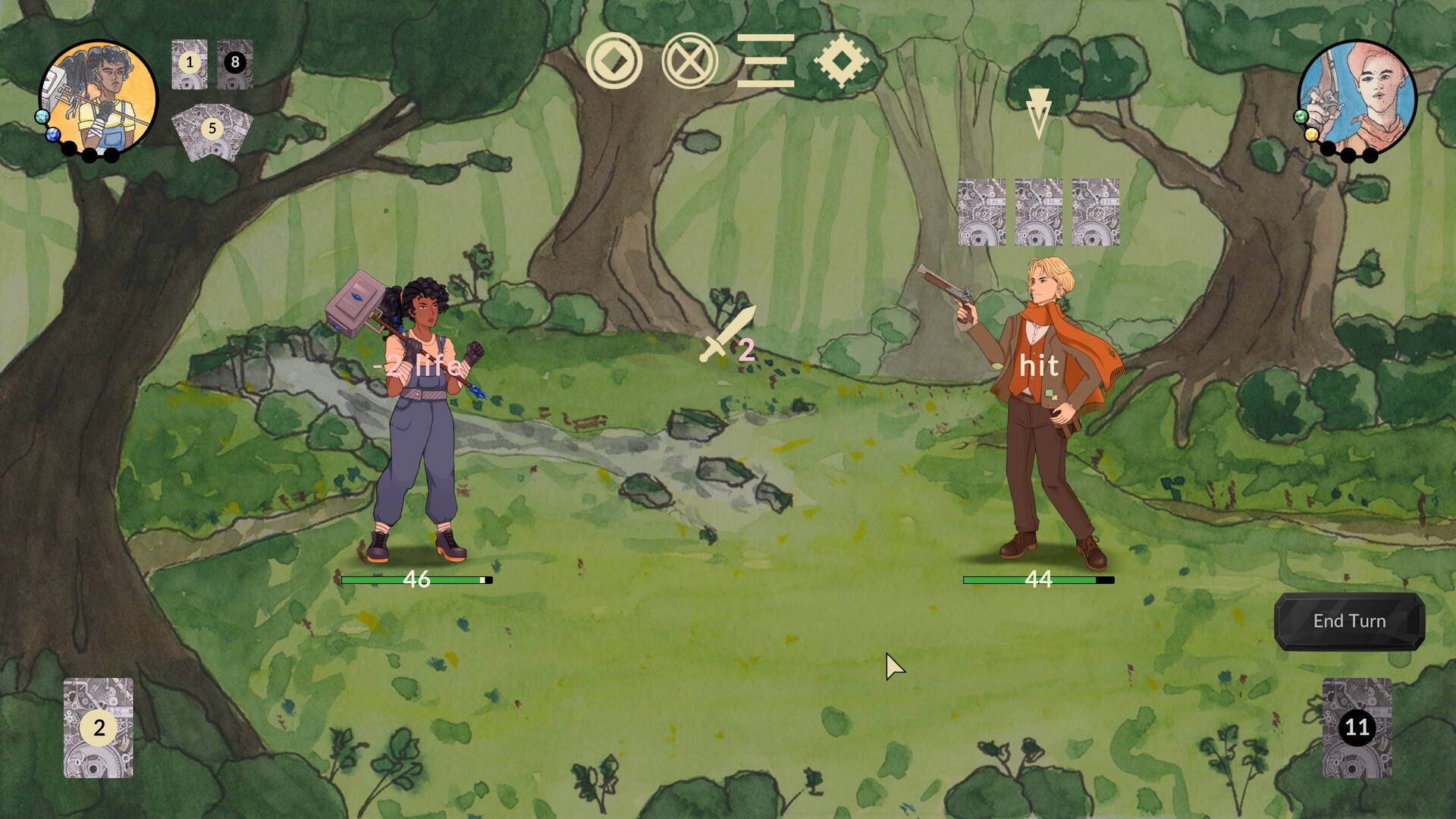
Task: Open the three-line menu icon
Action: point(766,61)
